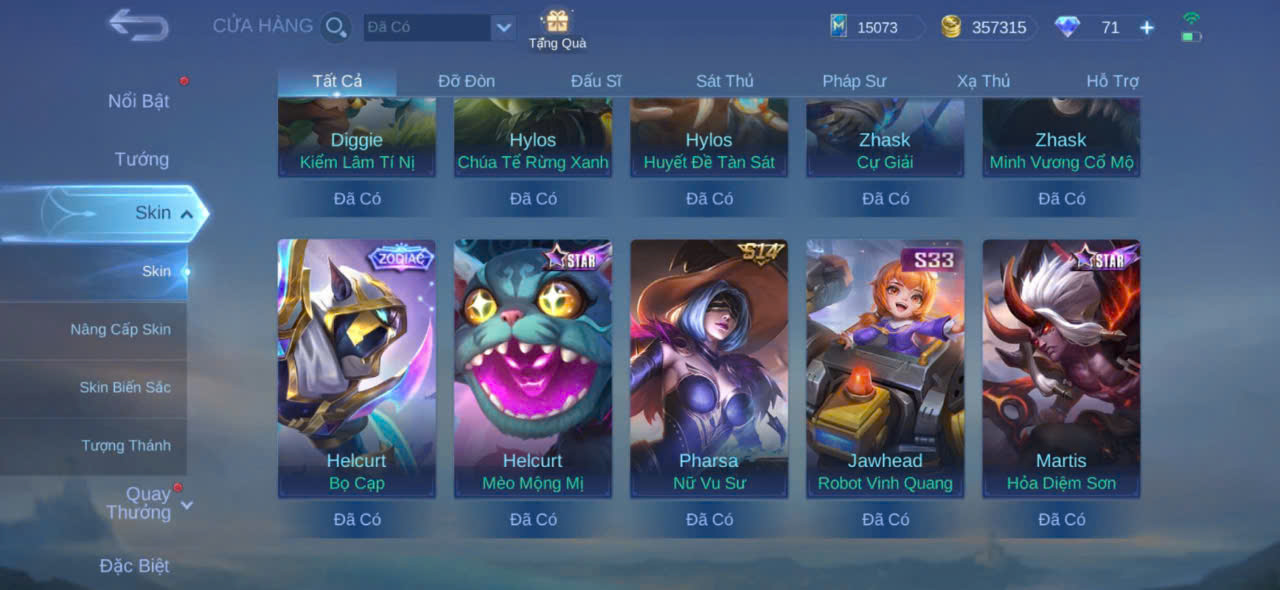This screenshot has height=590, width=1280.
Task: Open the Tượng Thánh submenu
Action: [x=126, y=445]
